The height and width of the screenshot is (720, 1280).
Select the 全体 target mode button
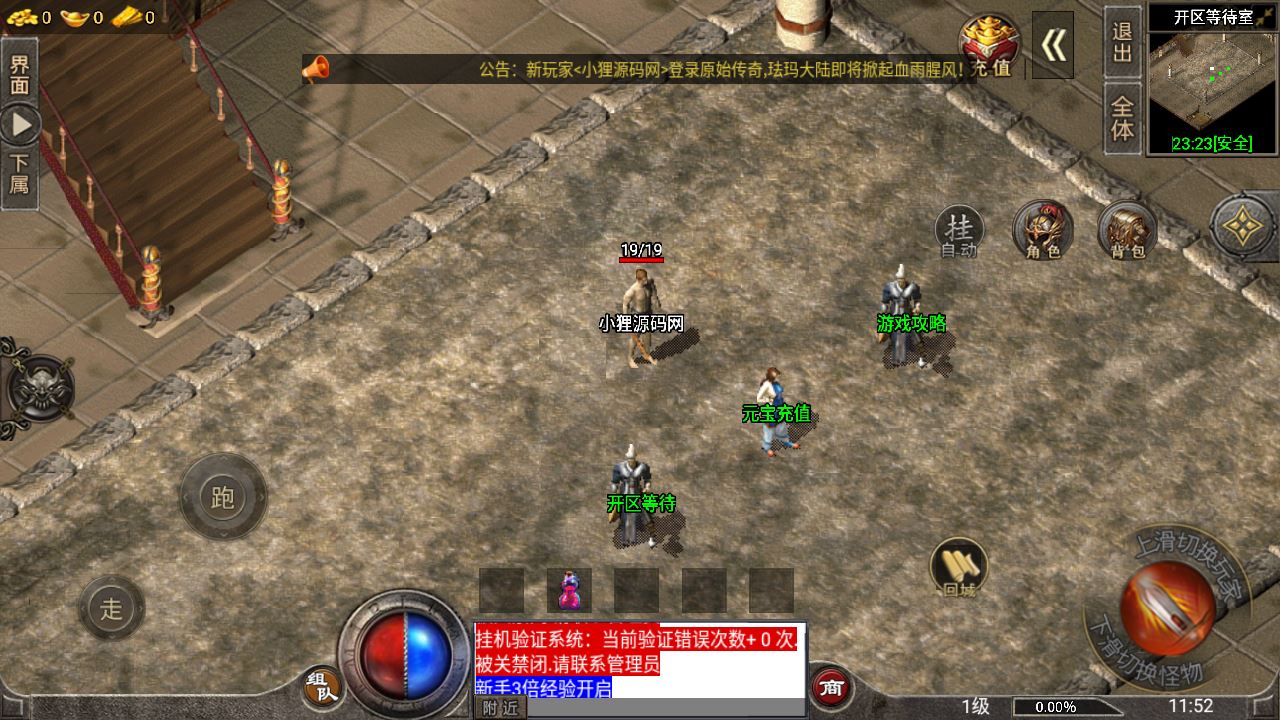[1123, 118]
